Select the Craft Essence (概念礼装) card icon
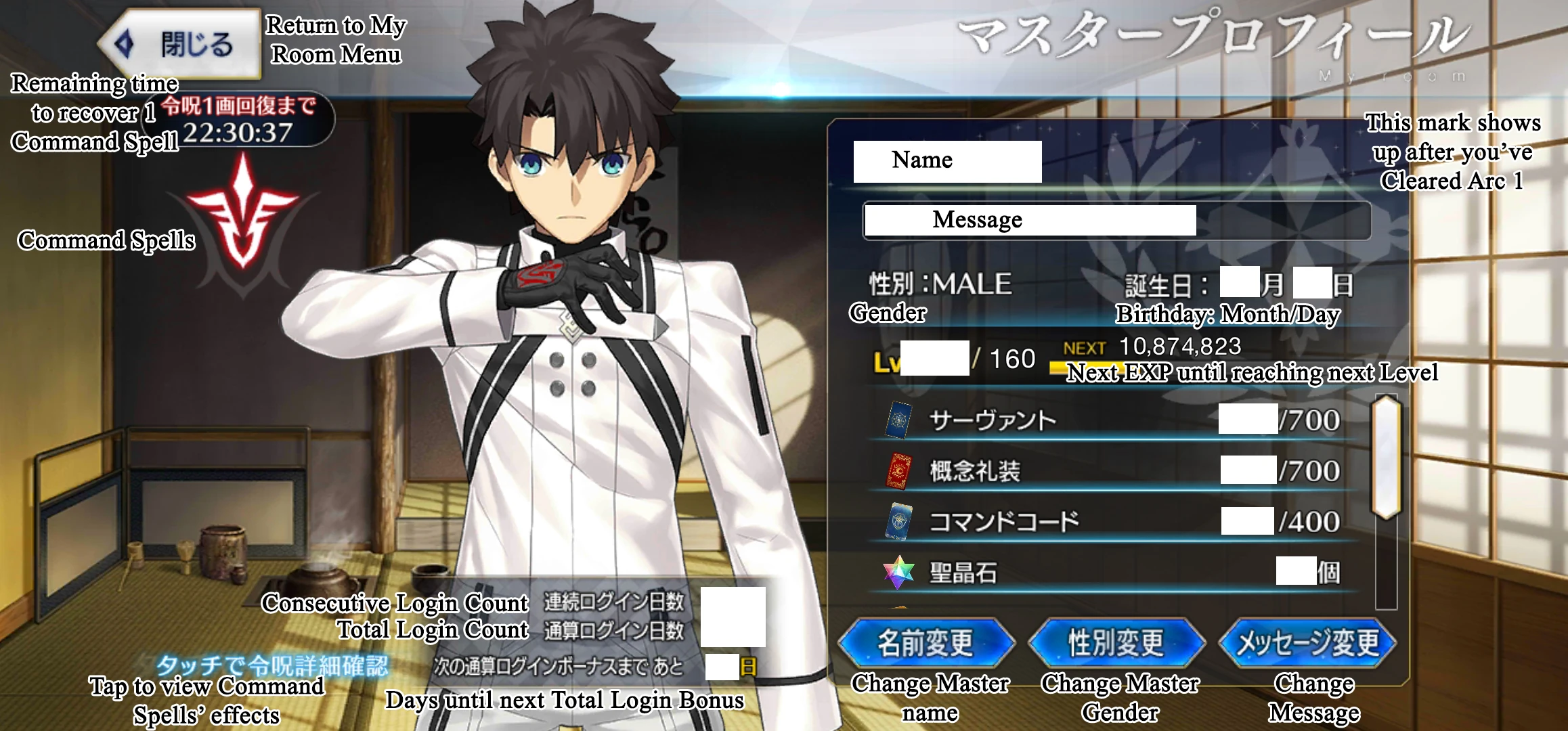The image size is (1568, 731). pos(900,469)
